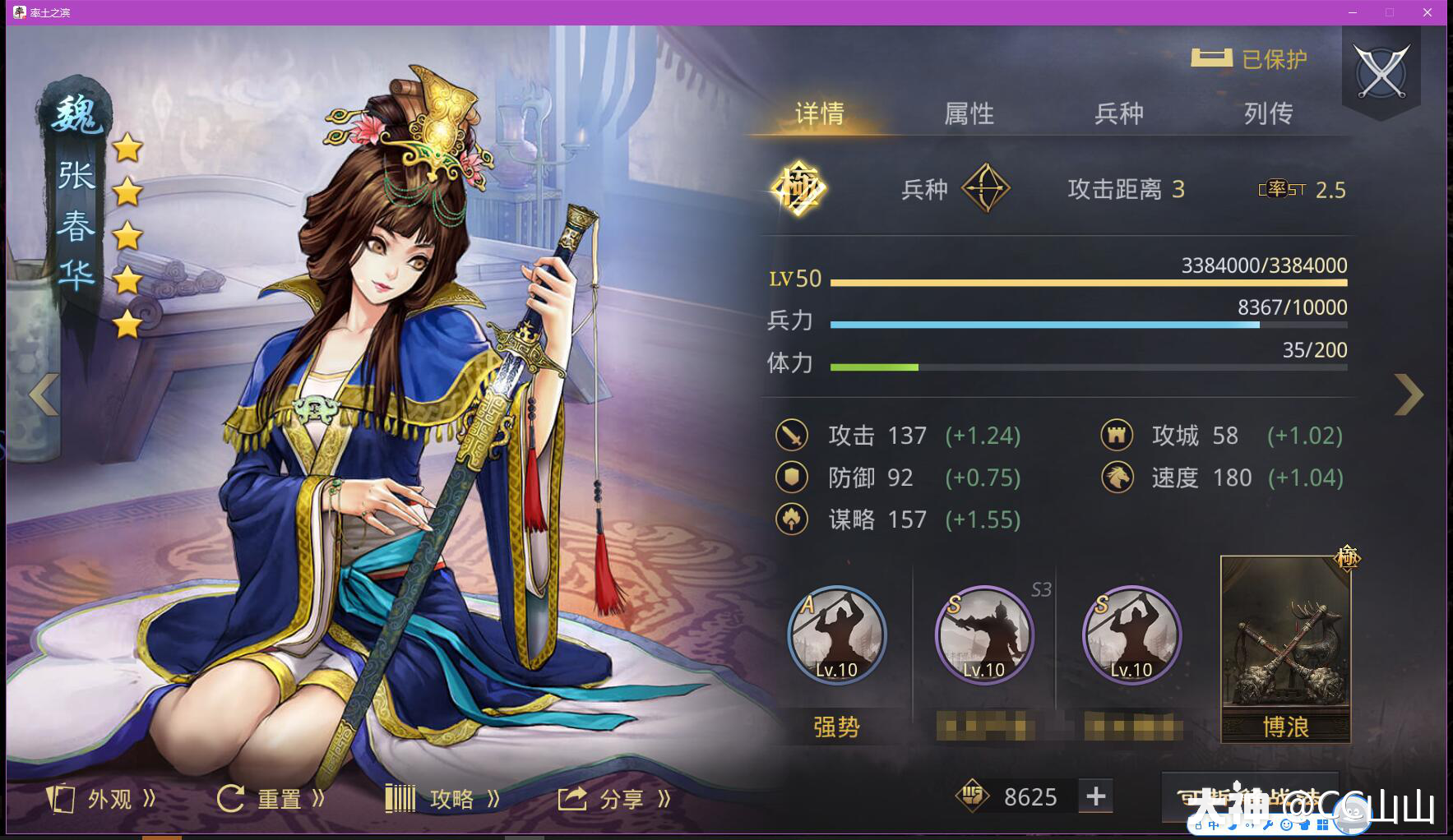The image size is (1453, 840).
Task: Click the attack sword stat icon
Action: click(x=792, y=436)
